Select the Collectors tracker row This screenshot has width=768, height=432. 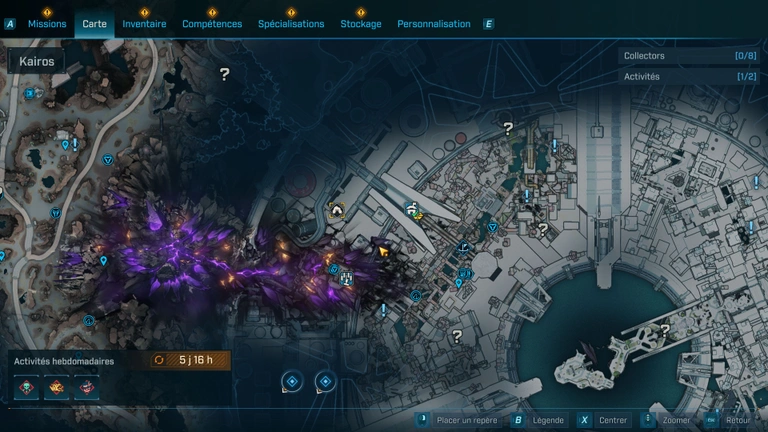point(688,56)
